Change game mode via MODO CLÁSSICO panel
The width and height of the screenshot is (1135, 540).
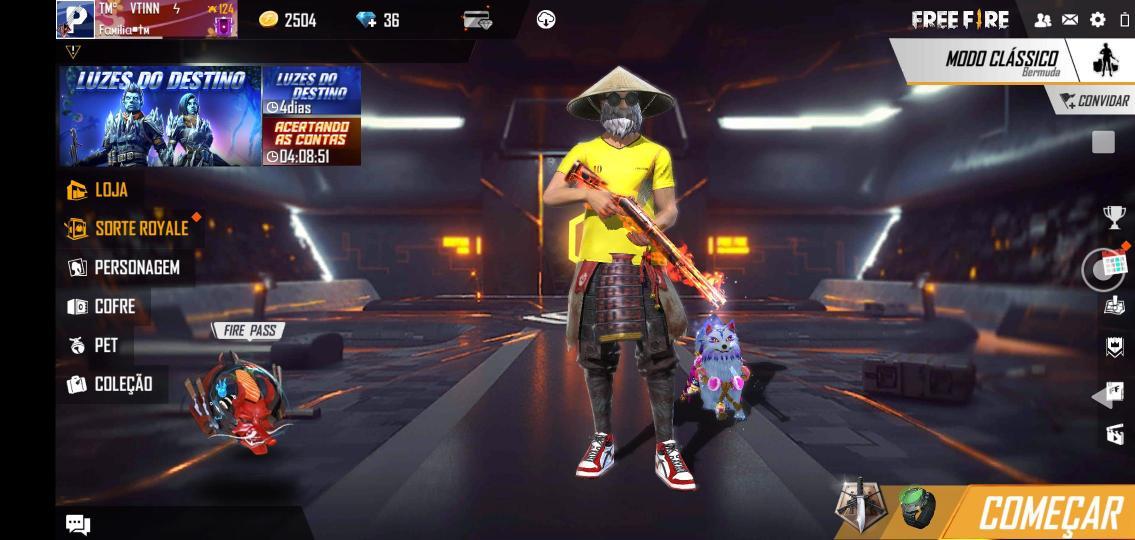(1000, 60)
